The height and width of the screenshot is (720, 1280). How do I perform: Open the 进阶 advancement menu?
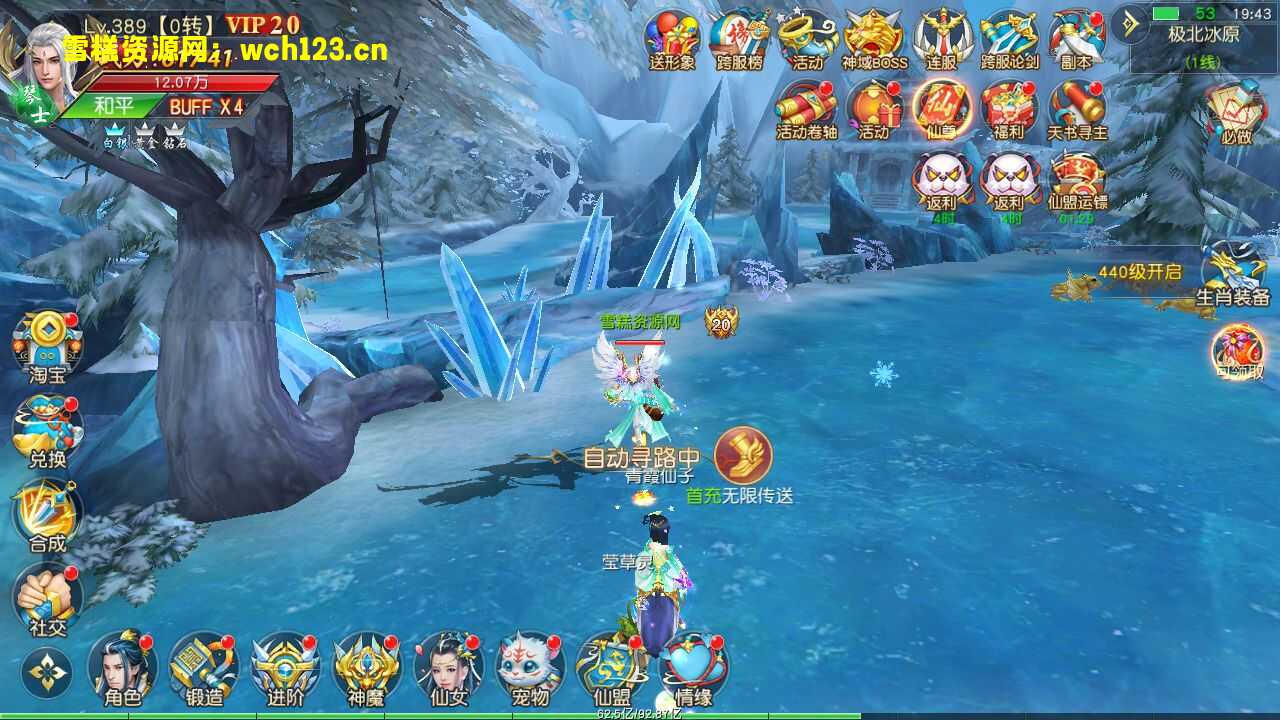(285, 667)
